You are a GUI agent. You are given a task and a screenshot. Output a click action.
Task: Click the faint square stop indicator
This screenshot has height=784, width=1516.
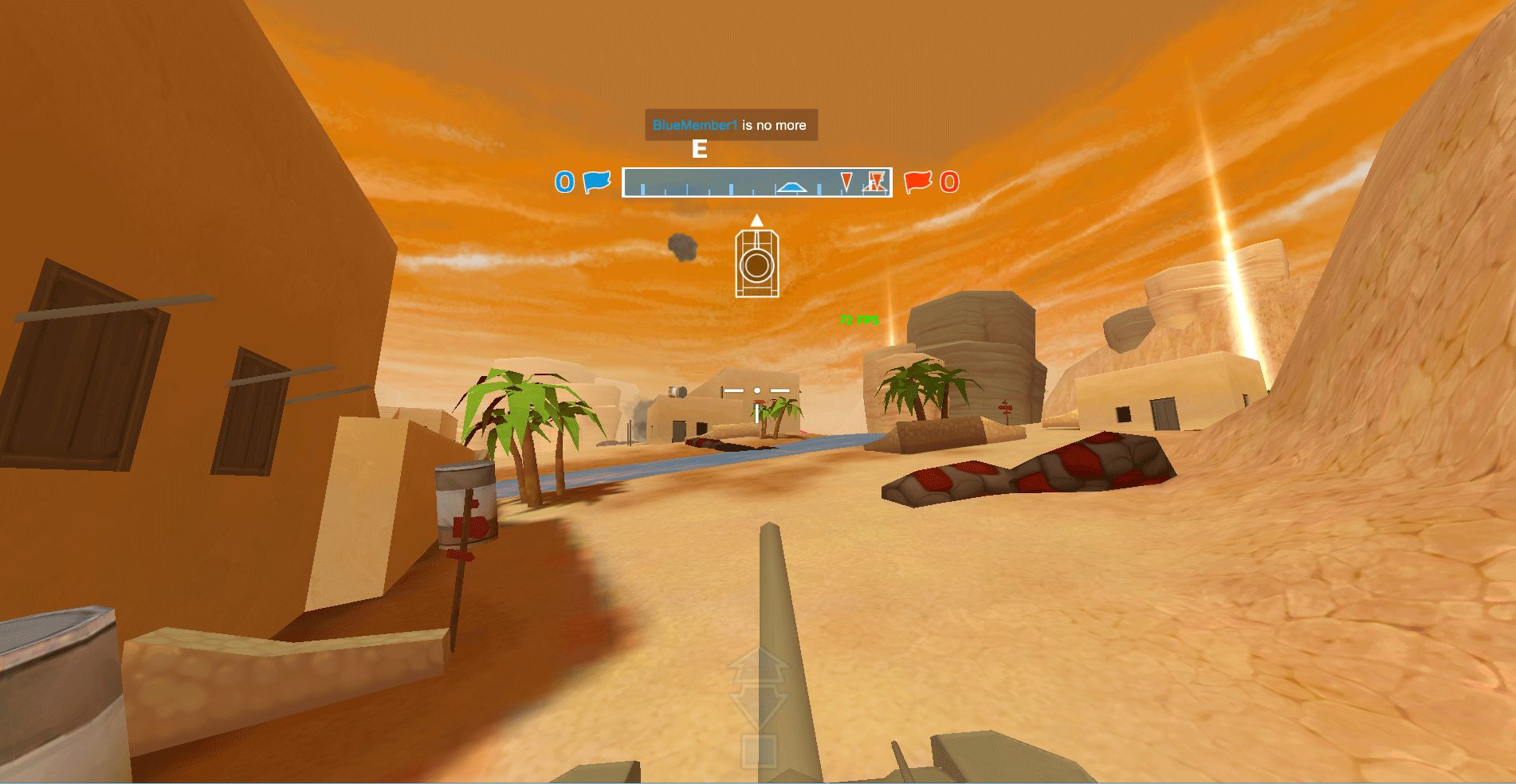pyautogui.click(x=758, y=751)
